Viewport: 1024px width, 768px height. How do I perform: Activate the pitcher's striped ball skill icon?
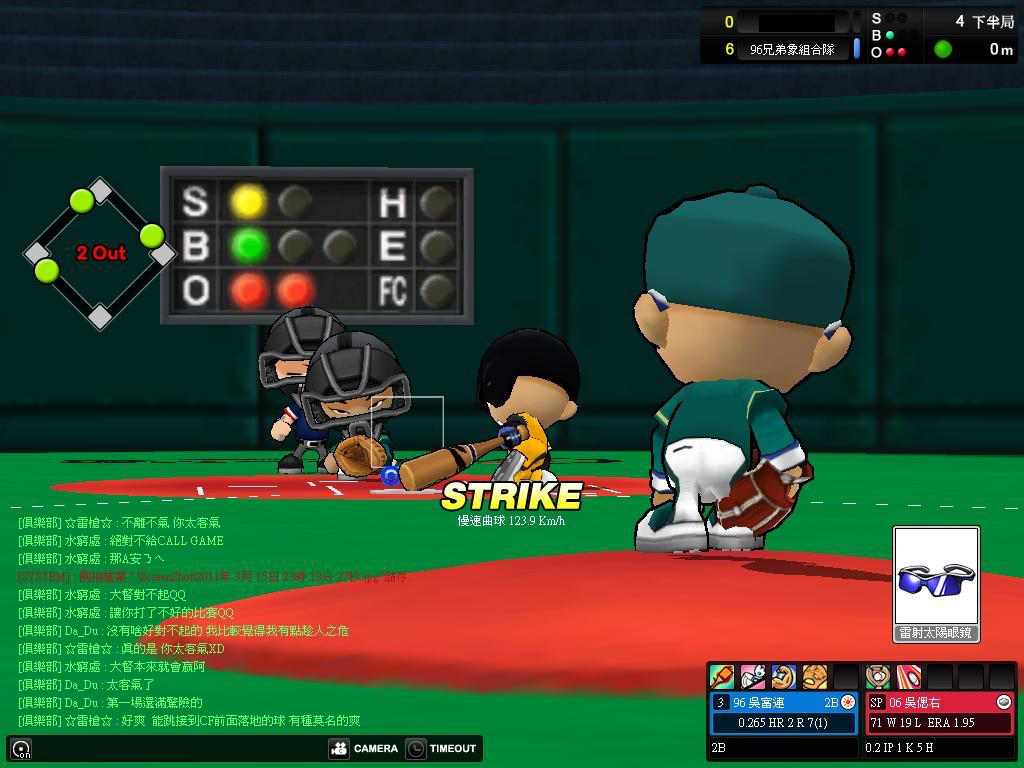click(908, 677)
